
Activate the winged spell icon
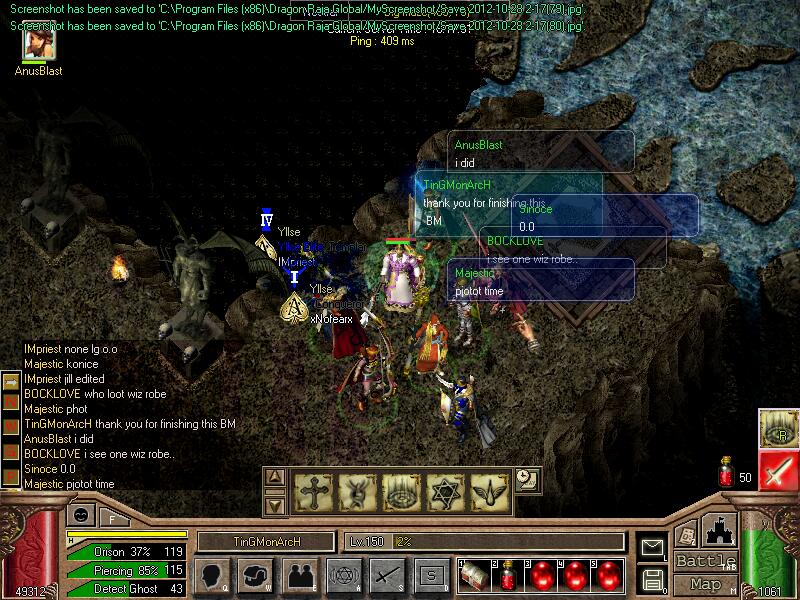487,489
